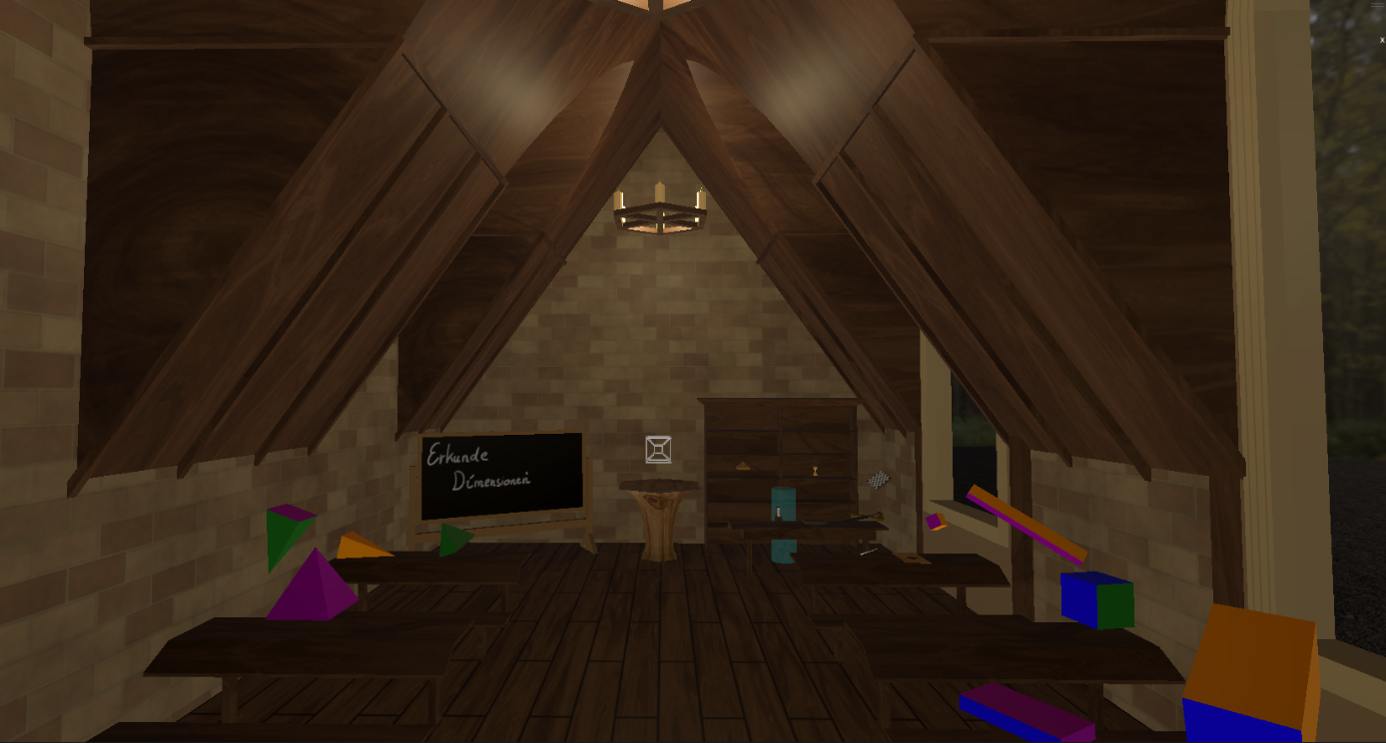
Task: Open the hamburger menu icon
Action: pyautogui.click(x=1377, y=6)
